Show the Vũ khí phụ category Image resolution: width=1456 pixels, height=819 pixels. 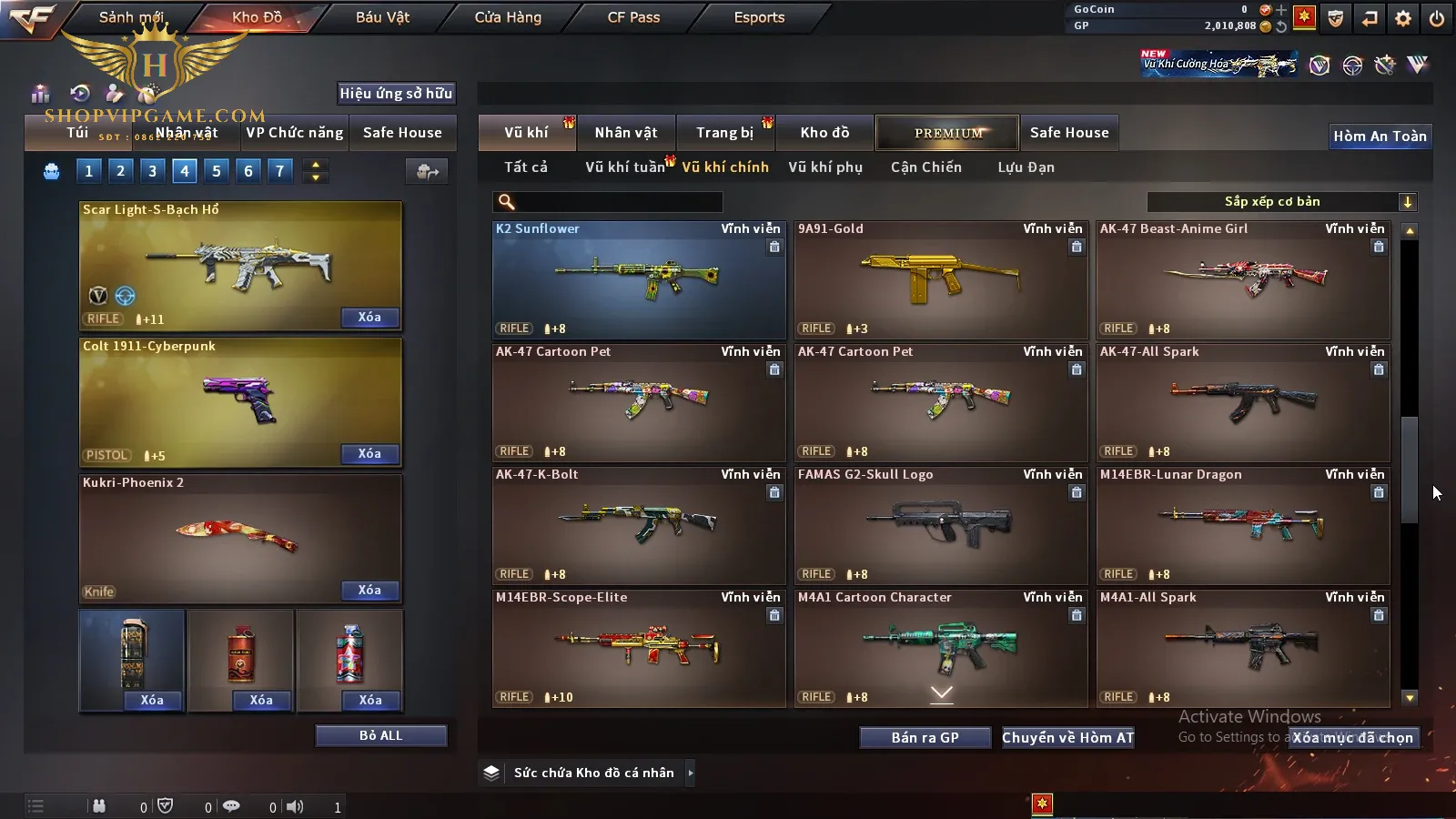click(825, 167)
